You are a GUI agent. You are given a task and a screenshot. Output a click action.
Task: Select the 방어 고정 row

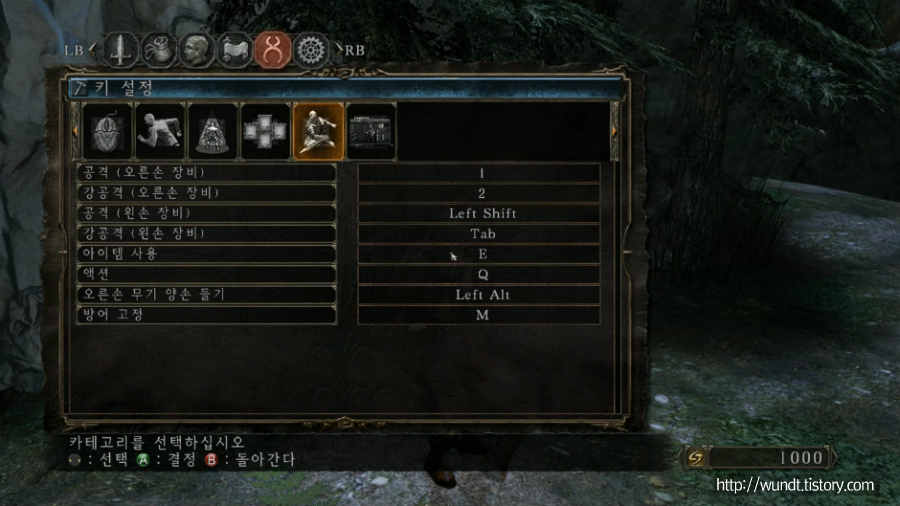[x=206, y=315]
